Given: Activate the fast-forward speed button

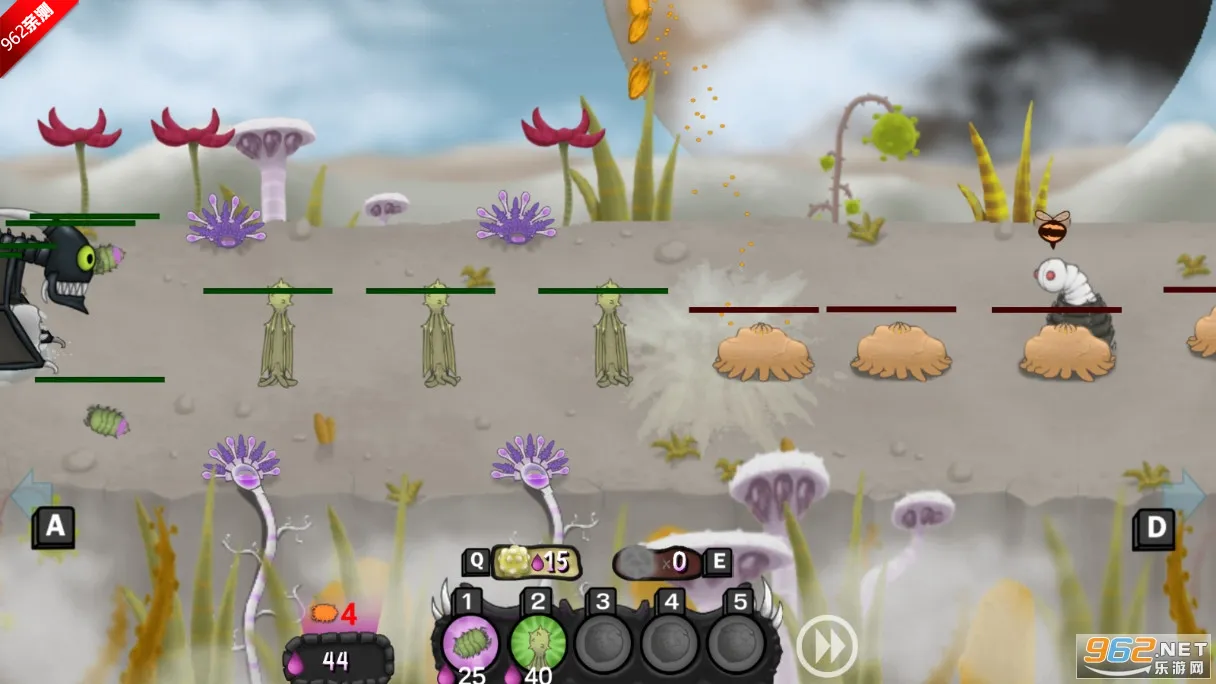Looking at the screenshot, I should pos(826,645).
